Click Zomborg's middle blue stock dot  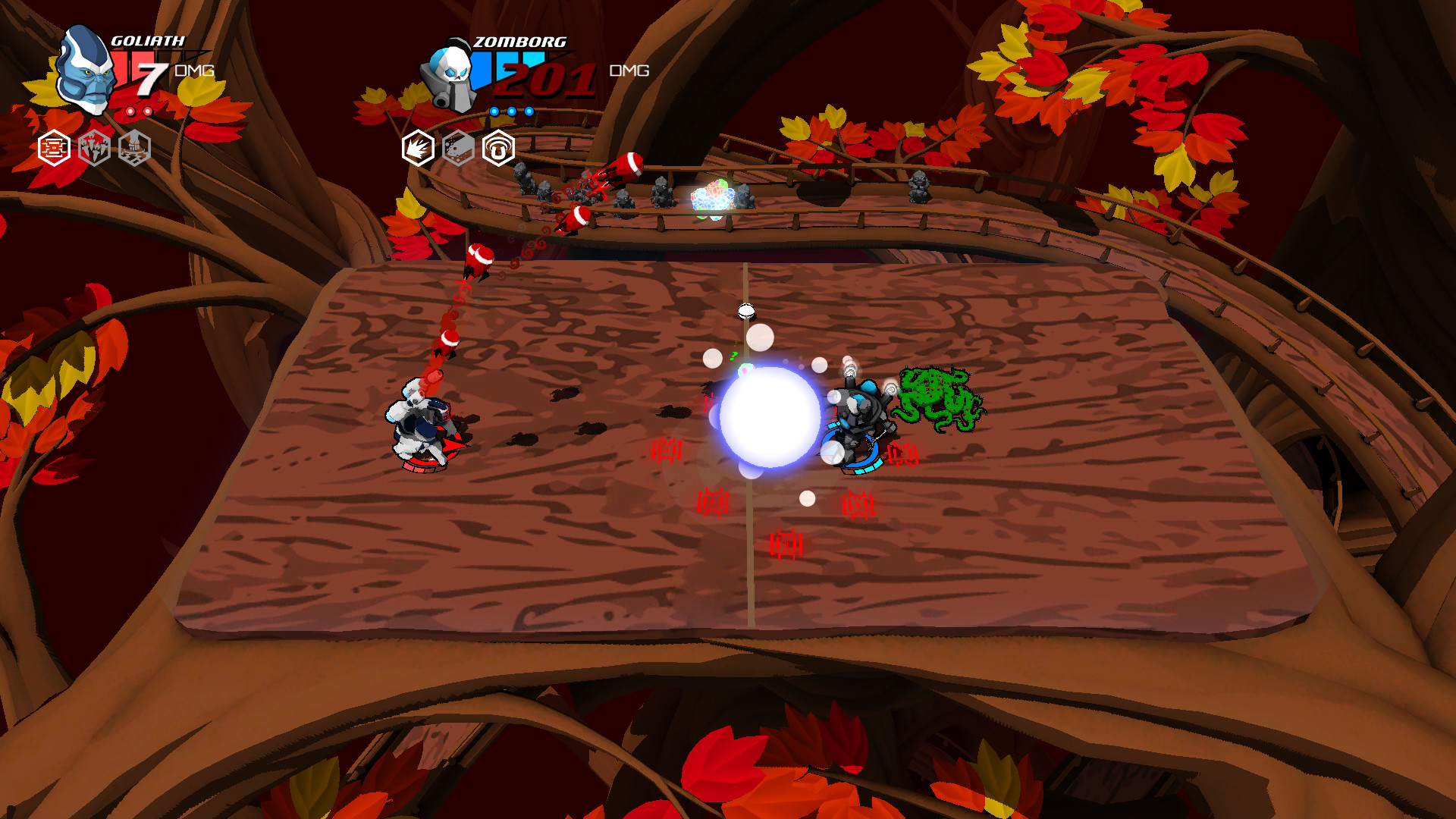512,111
